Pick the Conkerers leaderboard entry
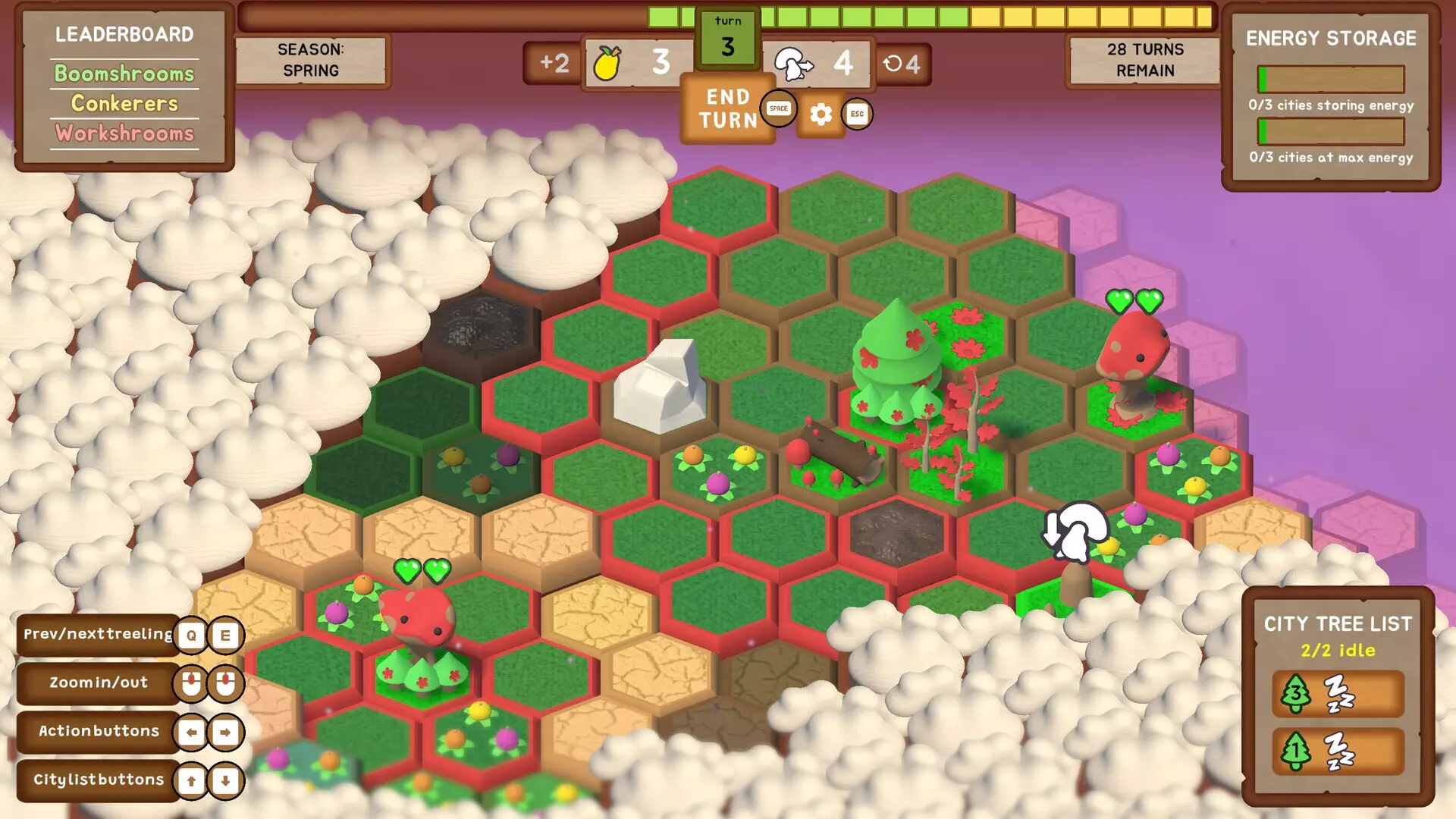Viewport: 1456px width, 819px height. pyautogui.click(x=124, y=103)
